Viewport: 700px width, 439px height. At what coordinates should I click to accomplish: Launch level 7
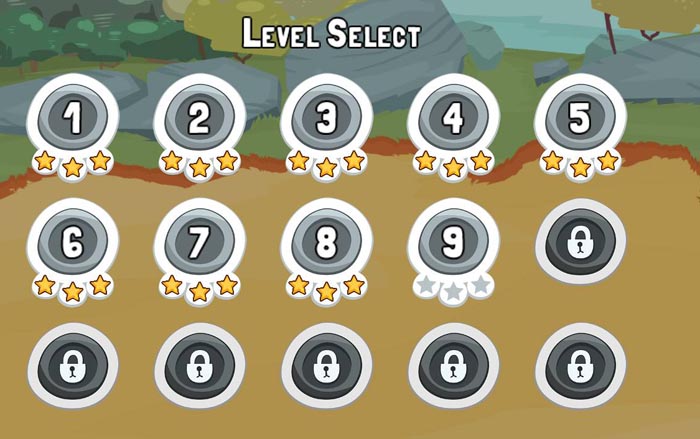(x=200, y=244)
